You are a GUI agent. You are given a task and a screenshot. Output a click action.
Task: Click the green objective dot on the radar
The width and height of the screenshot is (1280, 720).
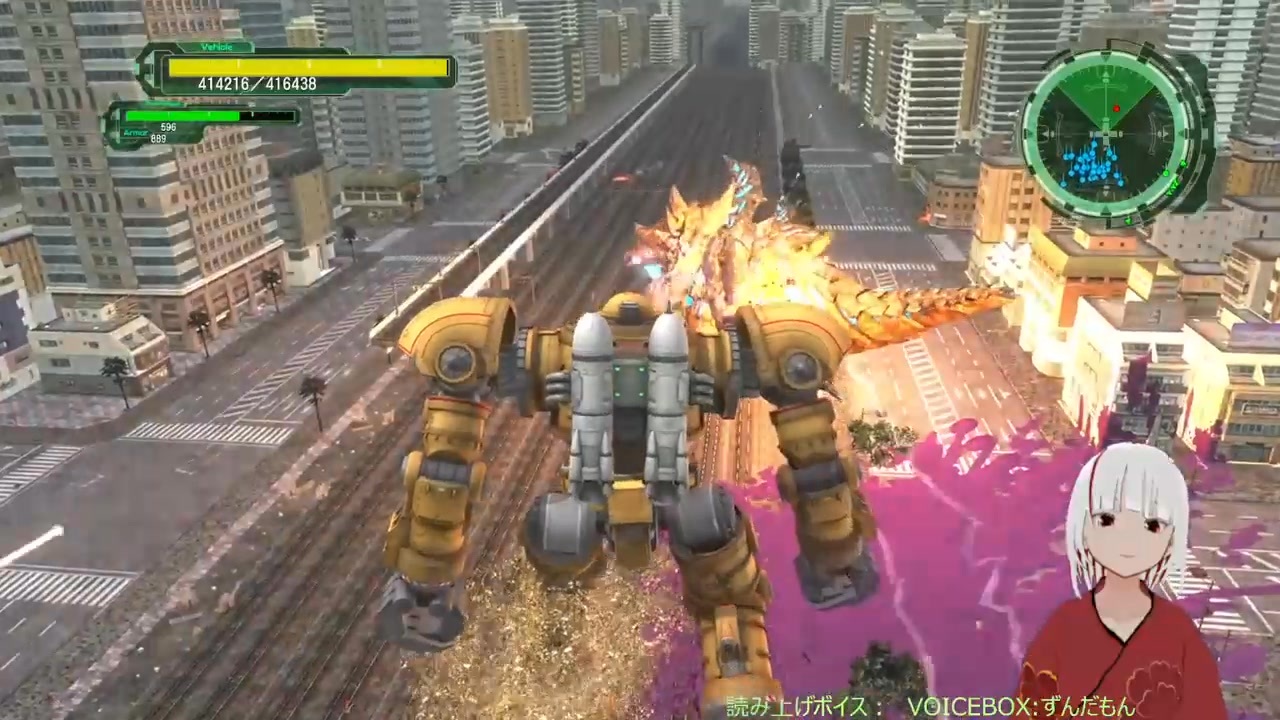point(1166,174)
